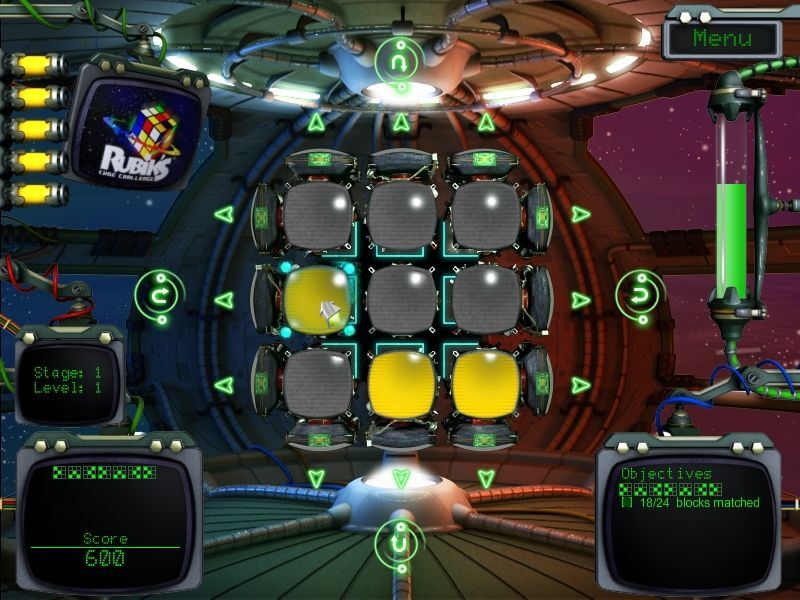Click the rotate button left of the grid
800x600 pixels.
coord(157,294)
